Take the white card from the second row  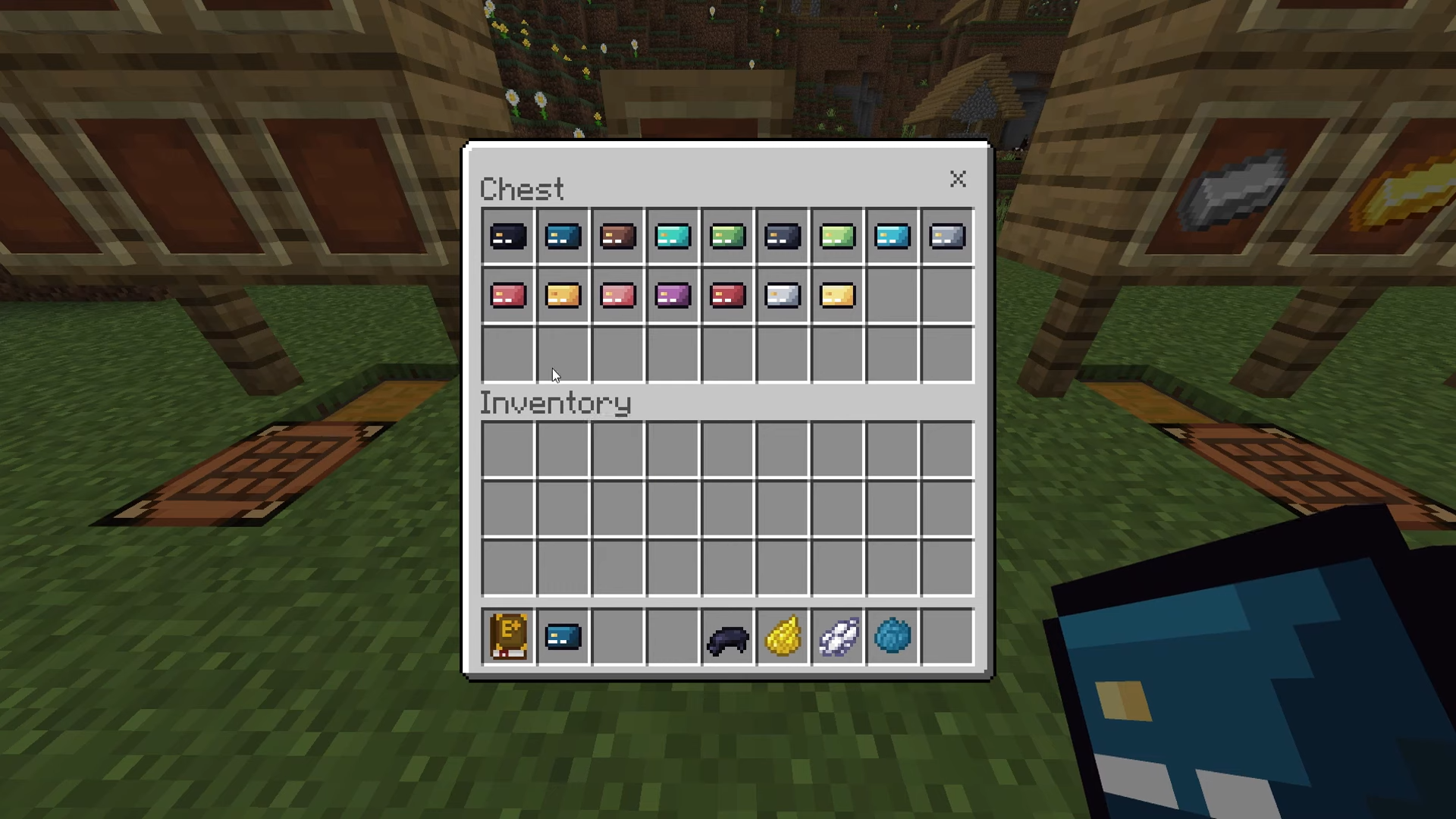(782, 295)
